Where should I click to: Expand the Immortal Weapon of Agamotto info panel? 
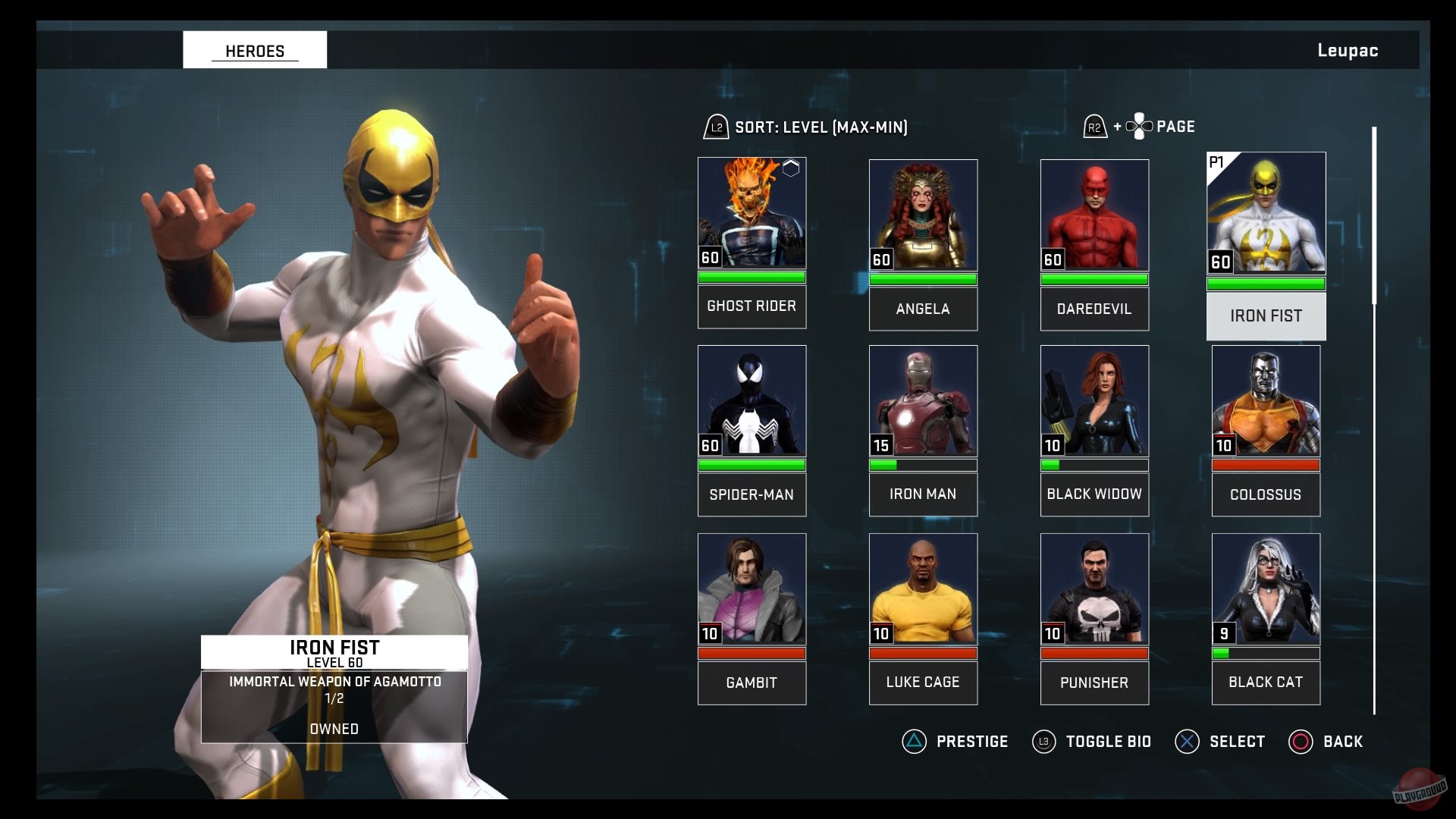pyautogui.click(x=334, y=681)
